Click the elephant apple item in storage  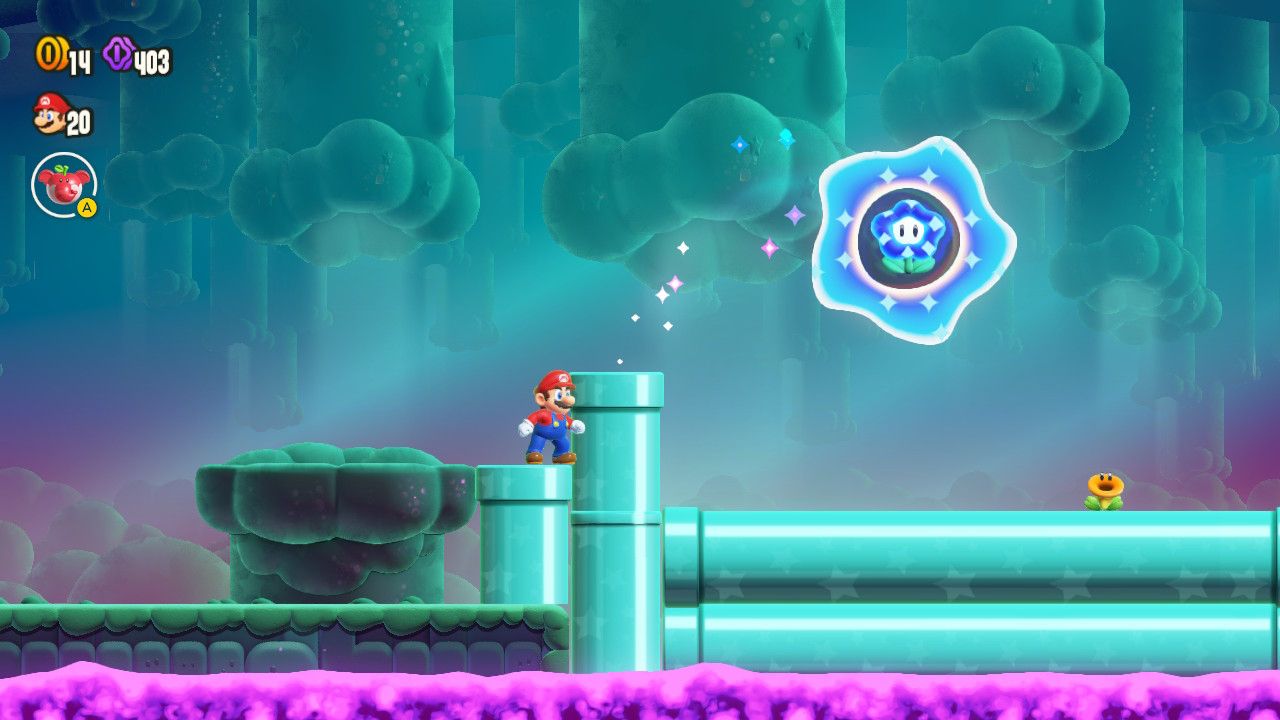62,184
